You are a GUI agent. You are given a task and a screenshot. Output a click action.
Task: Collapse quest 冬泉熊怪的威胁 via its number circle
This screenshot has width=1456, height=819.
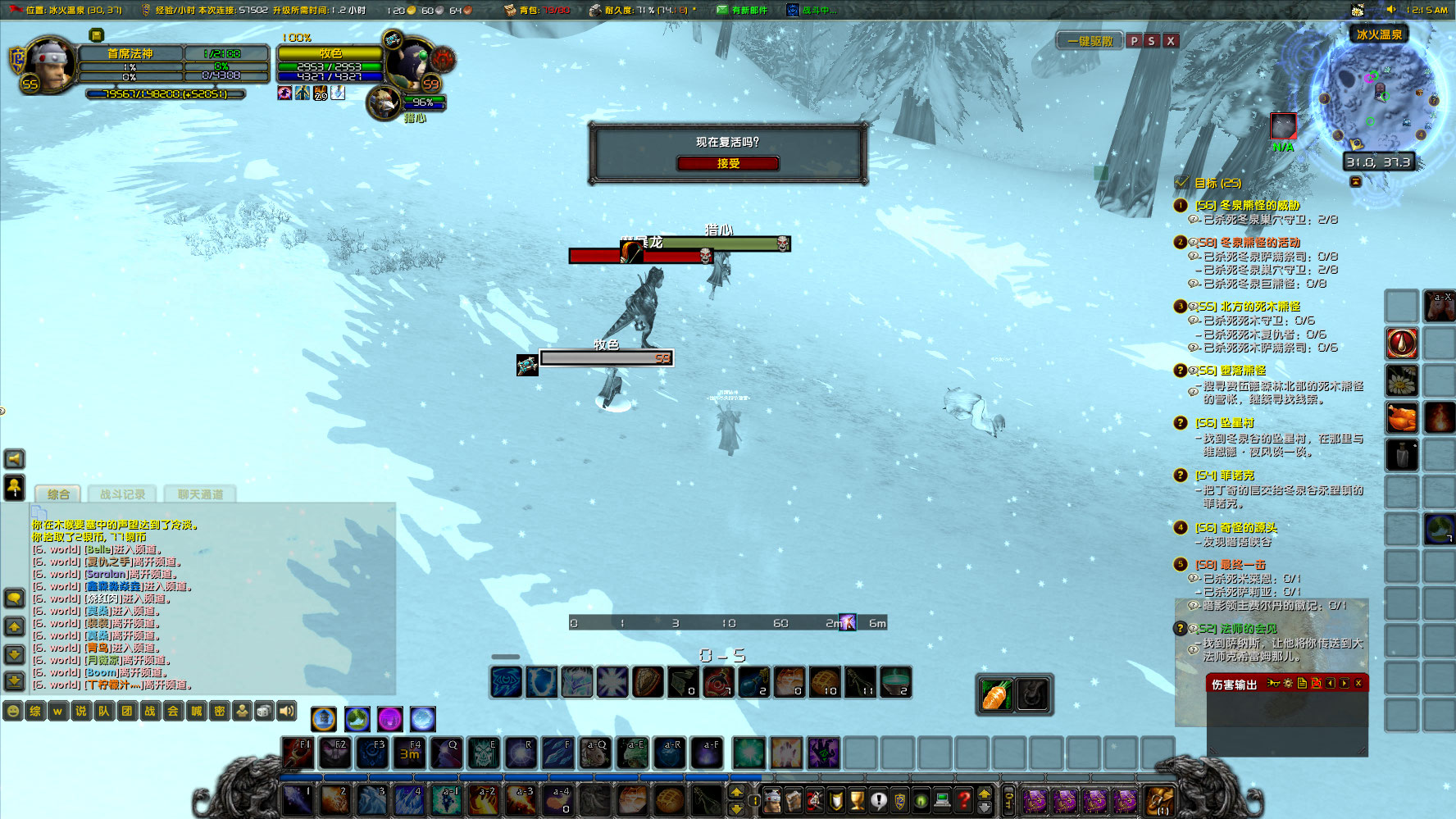click(1180, 205)
